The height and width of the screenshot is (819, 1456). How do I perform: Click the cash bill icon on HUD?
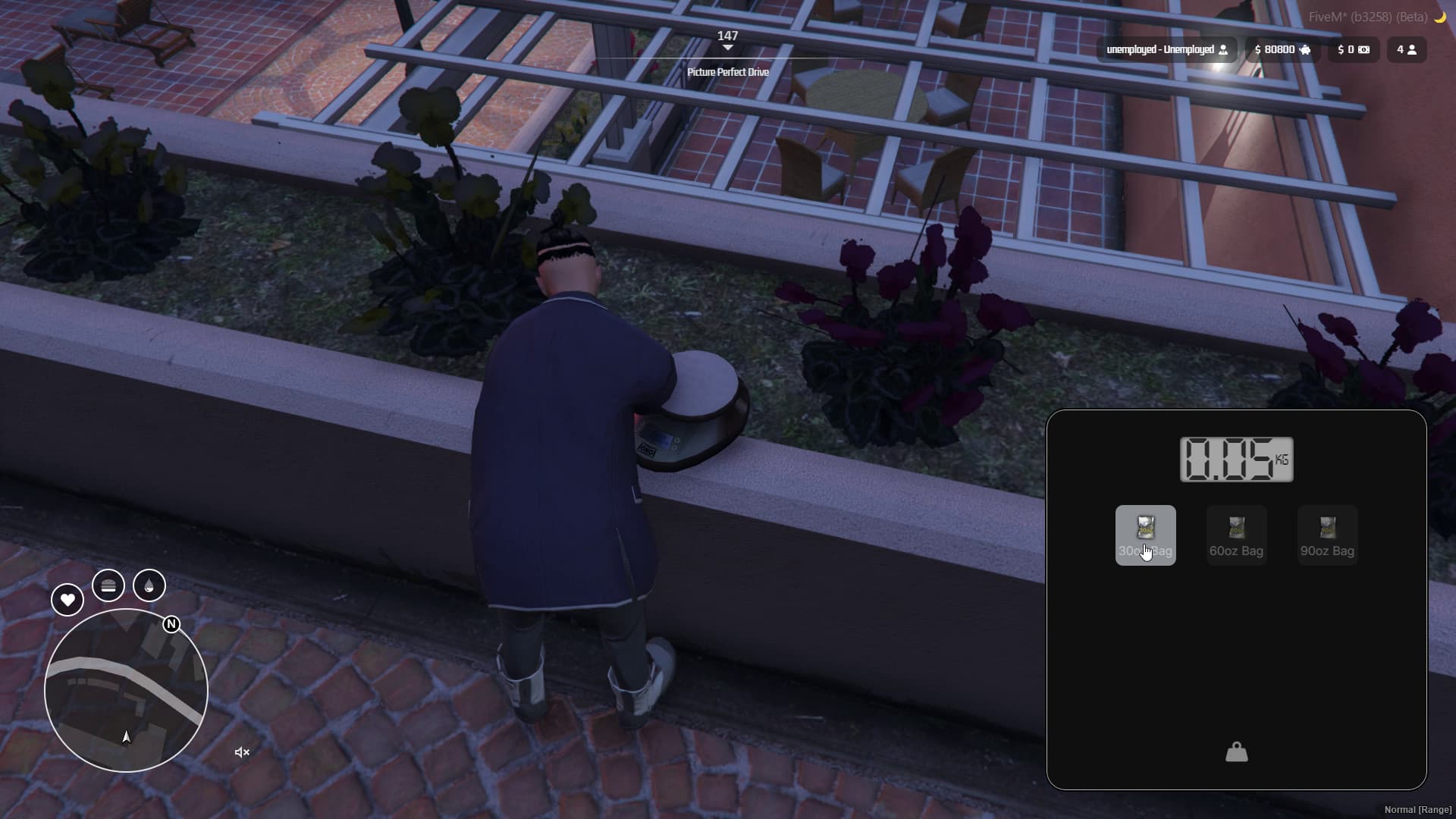coord(1363,49)
